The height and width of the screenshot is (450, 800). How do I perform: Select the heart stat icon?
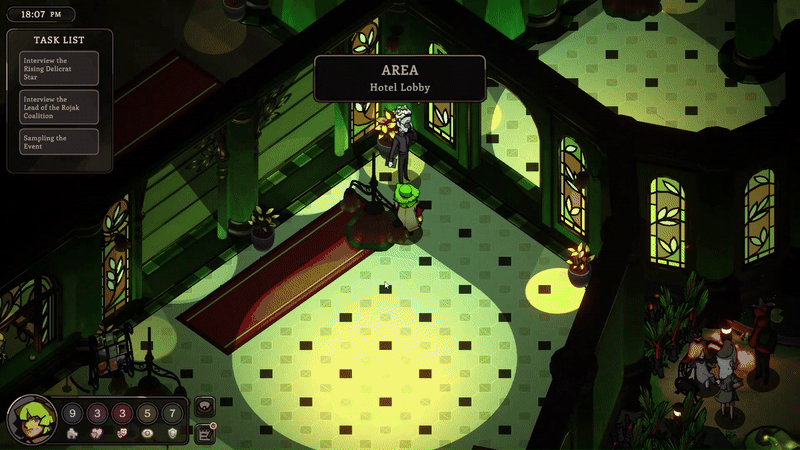[98, 433]
